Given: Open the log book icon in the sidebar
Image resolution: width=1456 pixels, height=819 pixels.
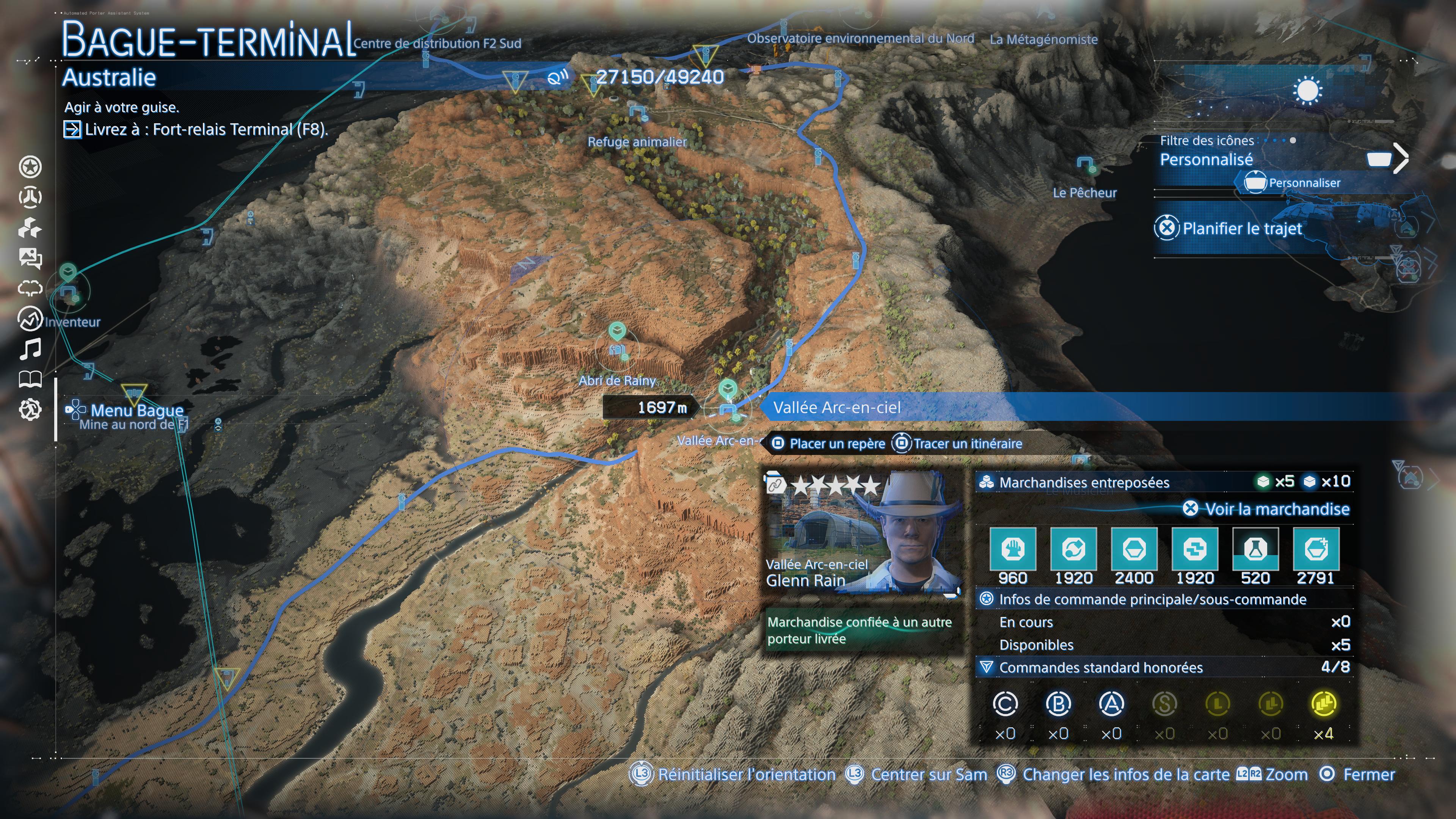Looking at the screenshot, I should coord(31,380).
